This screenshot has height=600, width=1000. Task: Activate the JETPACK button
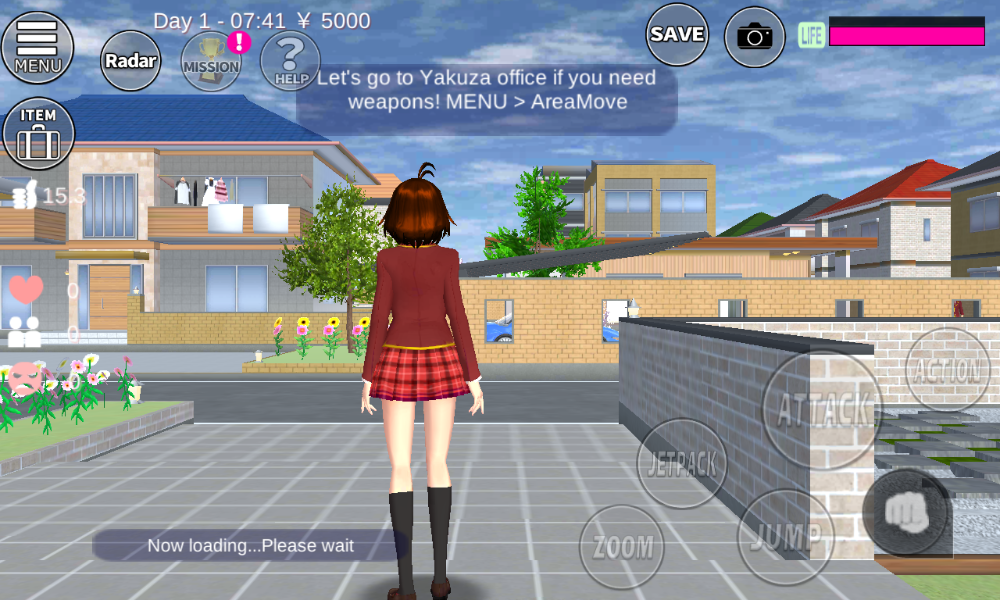point(681,464)
